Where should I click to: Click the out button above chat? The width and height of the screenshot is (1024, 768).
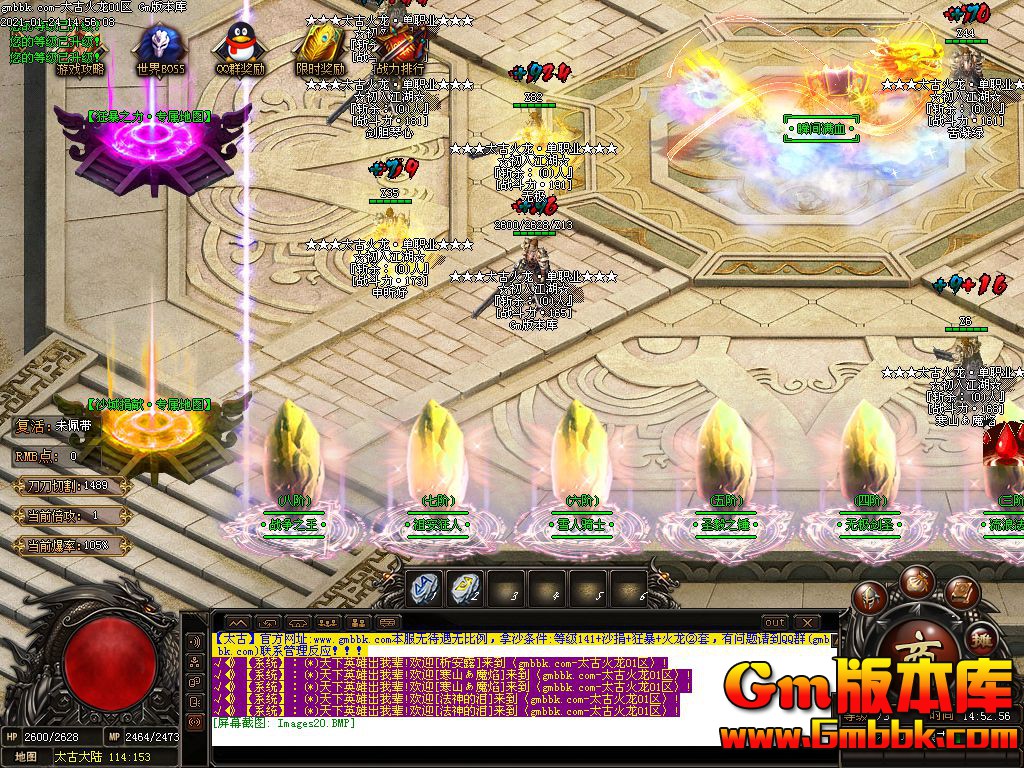point(775,623)
